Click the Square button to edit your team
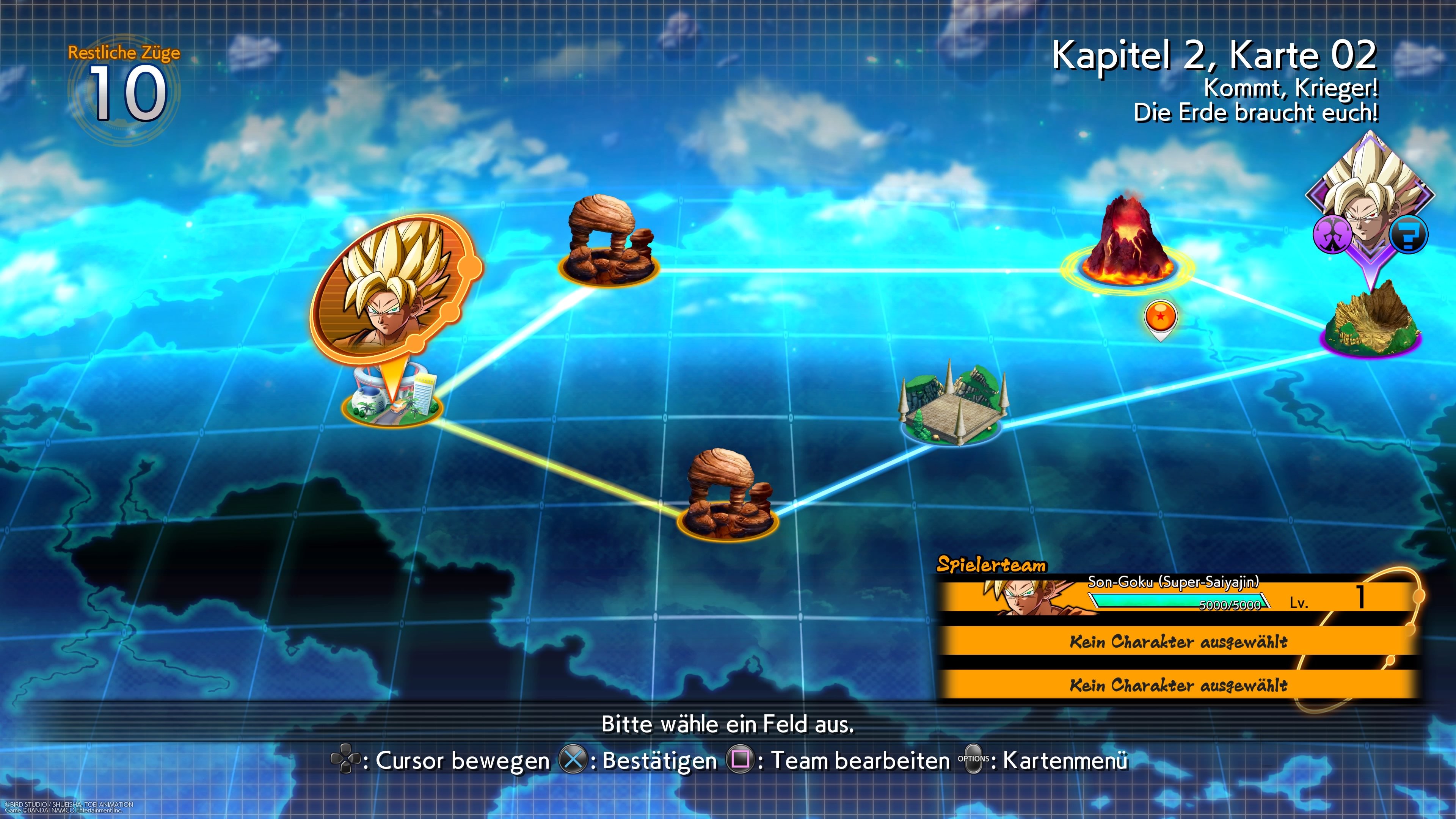1456x819 pixels. coord(740,759)
